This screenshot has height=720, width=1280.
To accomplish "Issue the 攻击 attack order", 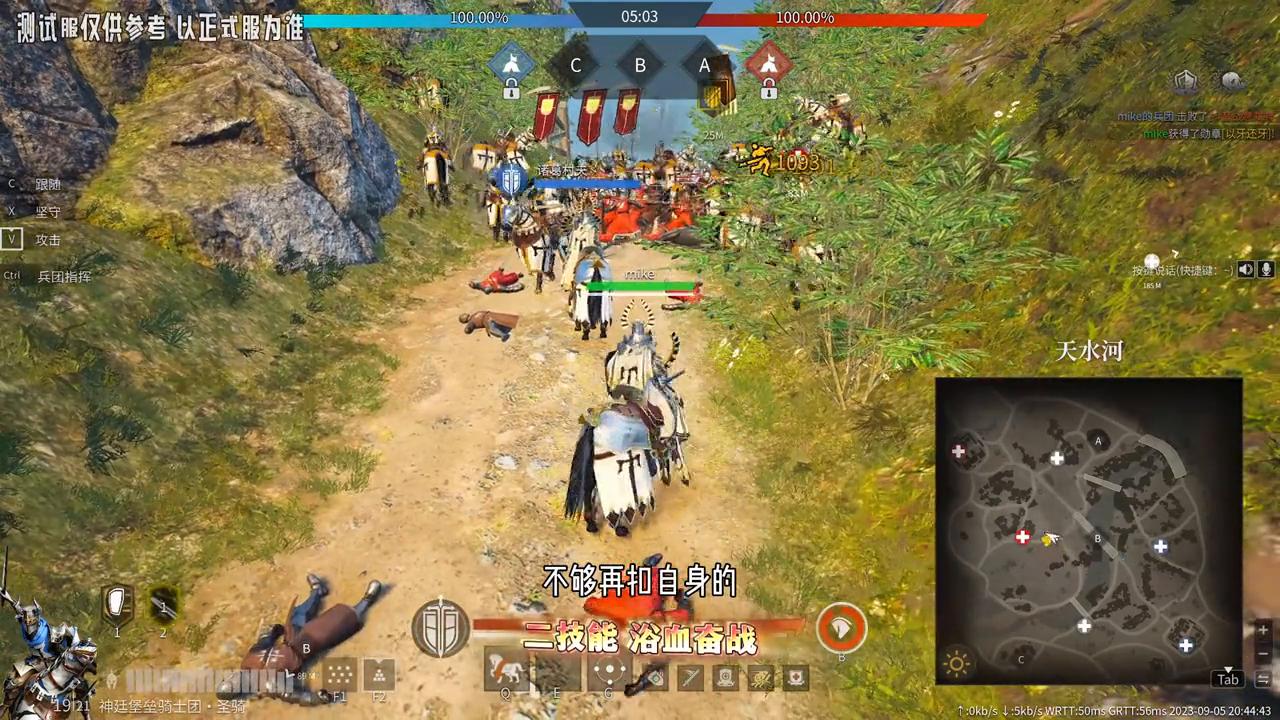I will click(x=47, y=239).
